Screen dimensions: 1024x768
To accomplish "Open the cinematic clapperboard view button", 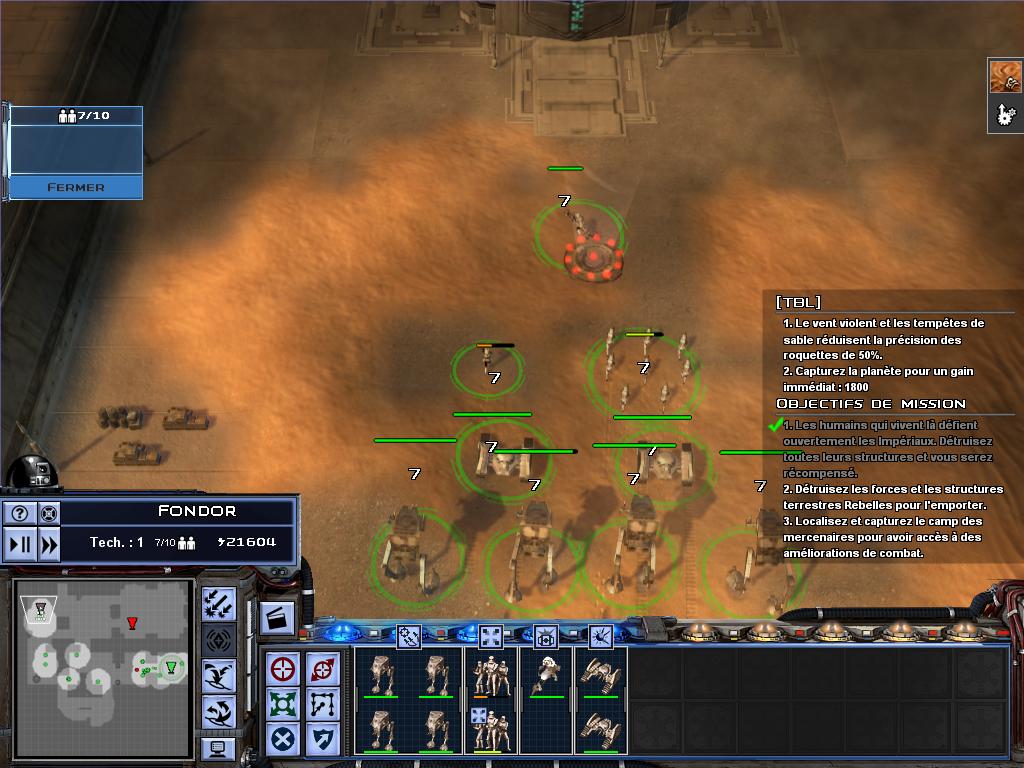I will pyautogui.click(x=277, y=618).
